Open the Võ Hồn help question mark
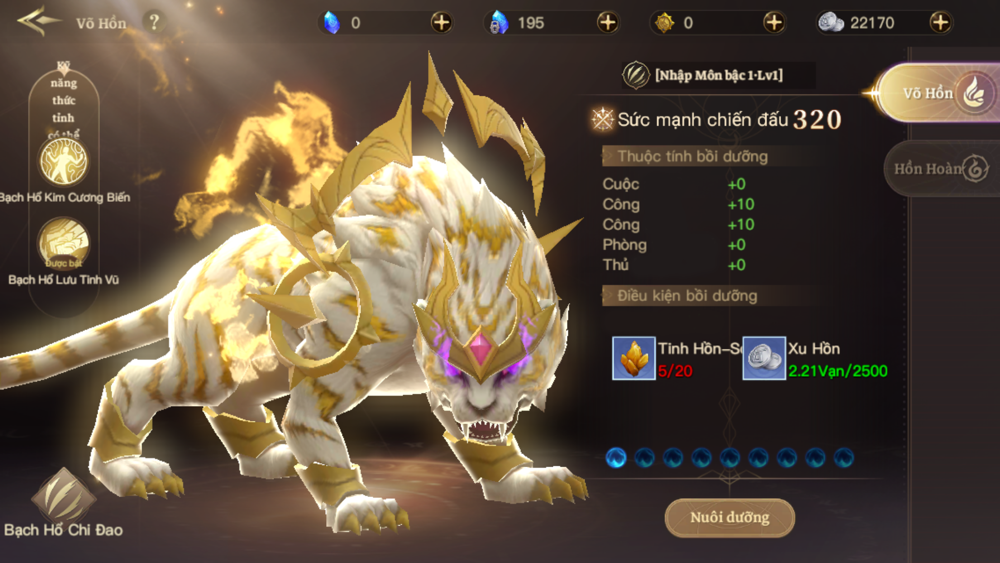 [x=154, y=22]
